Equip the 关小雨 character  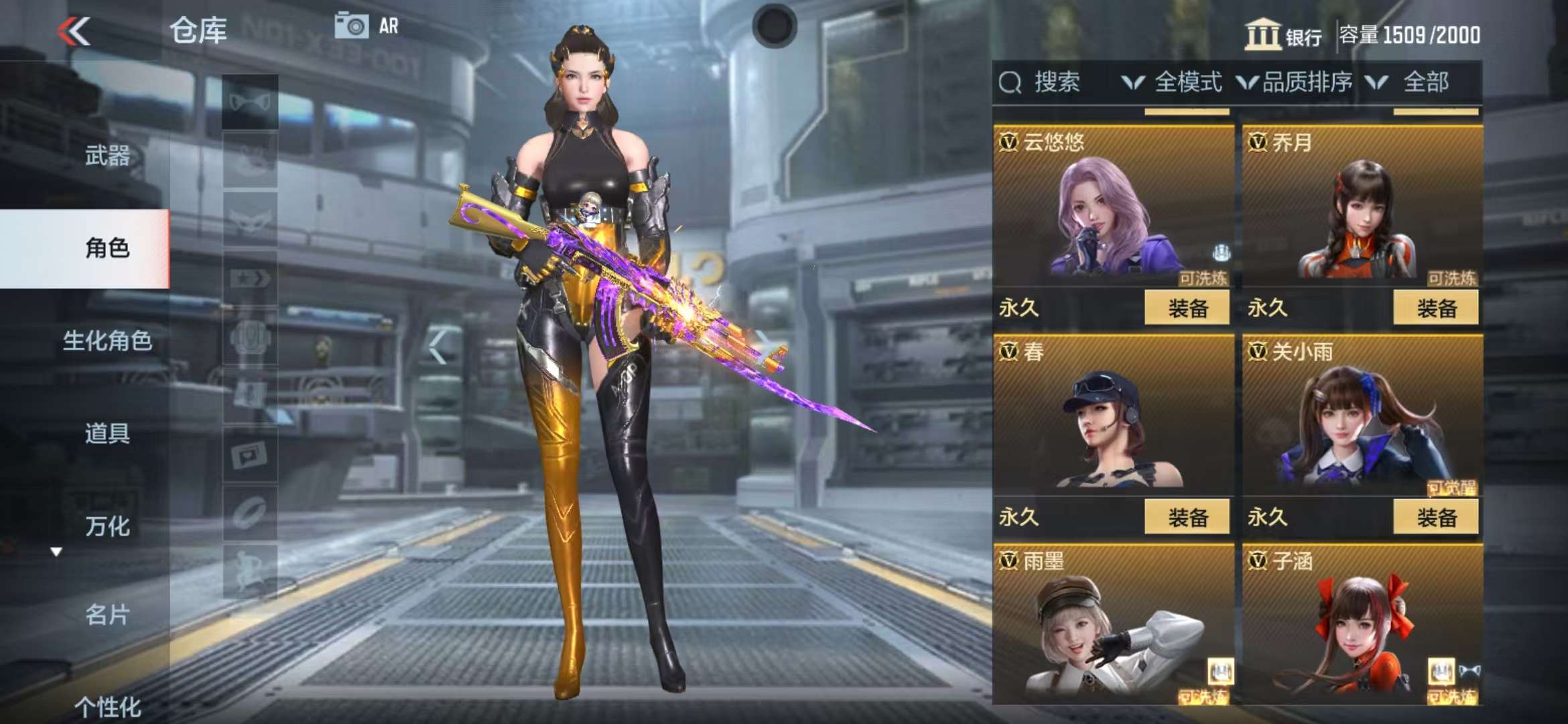coord(1435,518)
